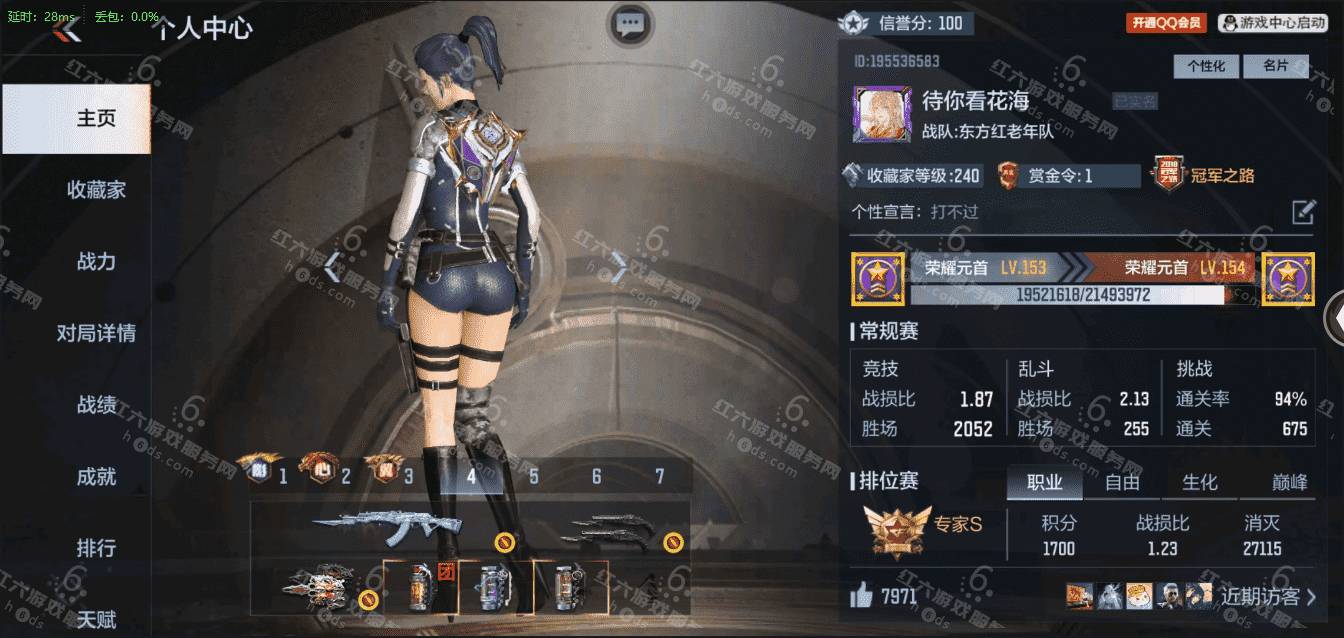
Task: Click the 个性化 button
Action: [x=1206, y=66]
